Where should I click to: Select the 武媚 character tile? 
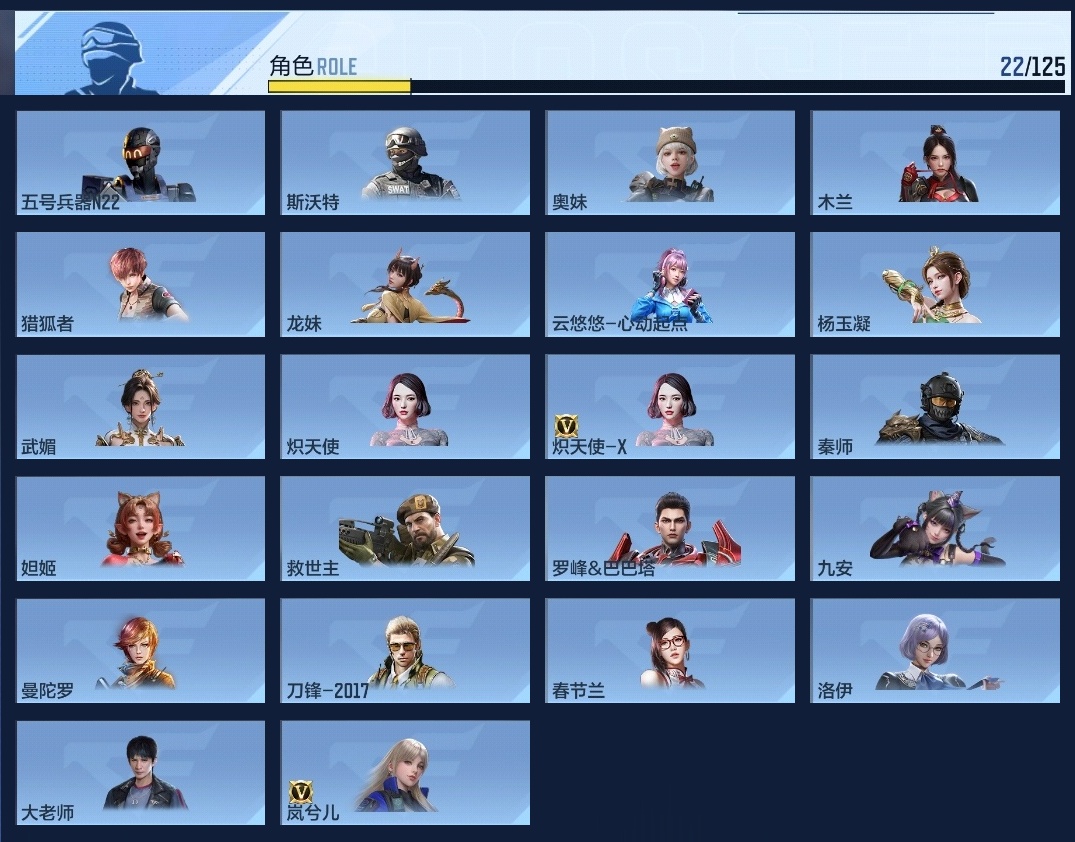pos(141,407)
